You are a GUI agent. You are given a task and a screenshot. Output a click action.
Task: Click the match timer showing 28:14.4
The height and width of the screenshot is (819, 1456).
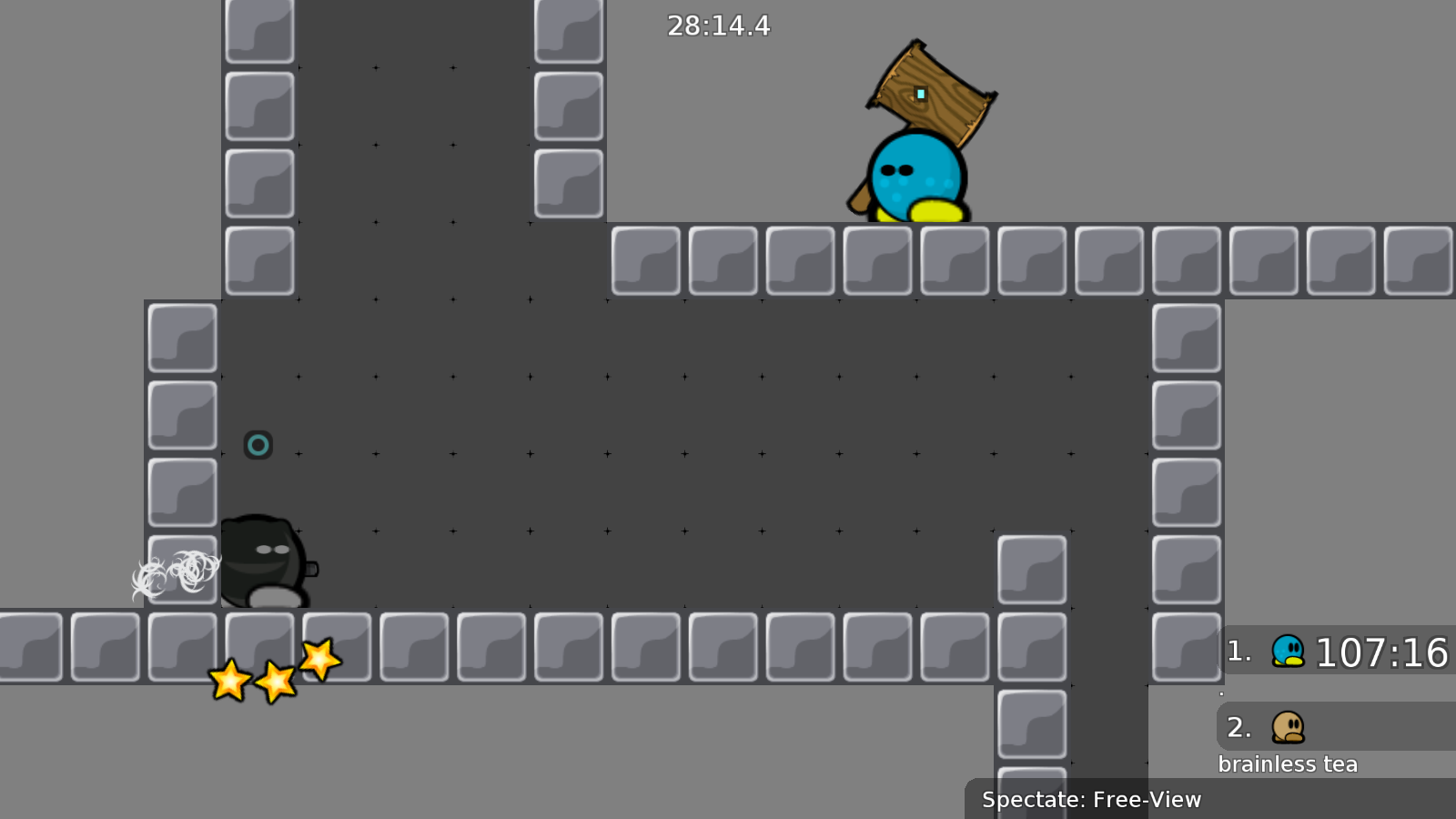[x=718, y=26]
